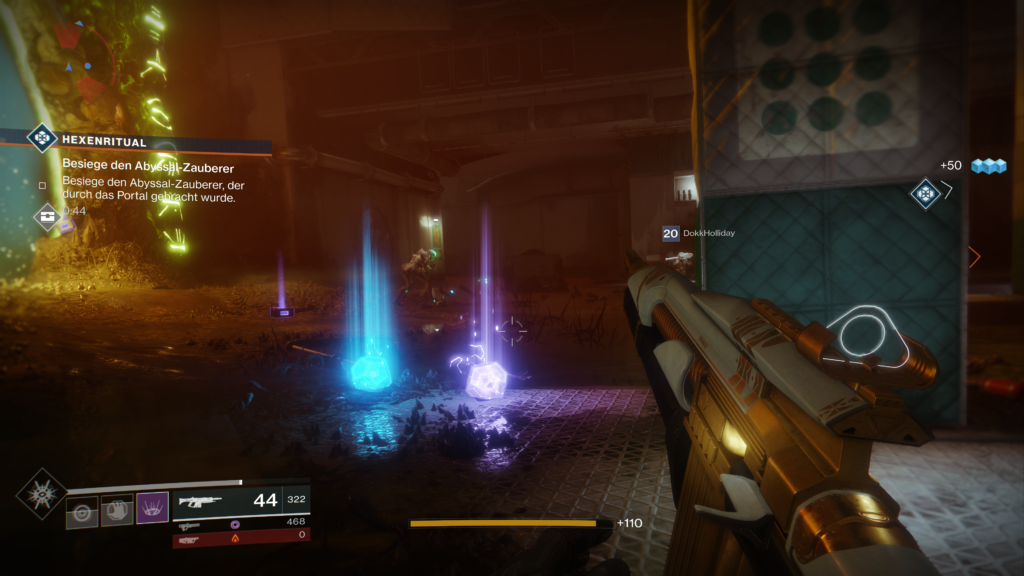Select the equipped primary rifle weapon
This screenshot has height=576, width=1024.
(x=240, y=501)
